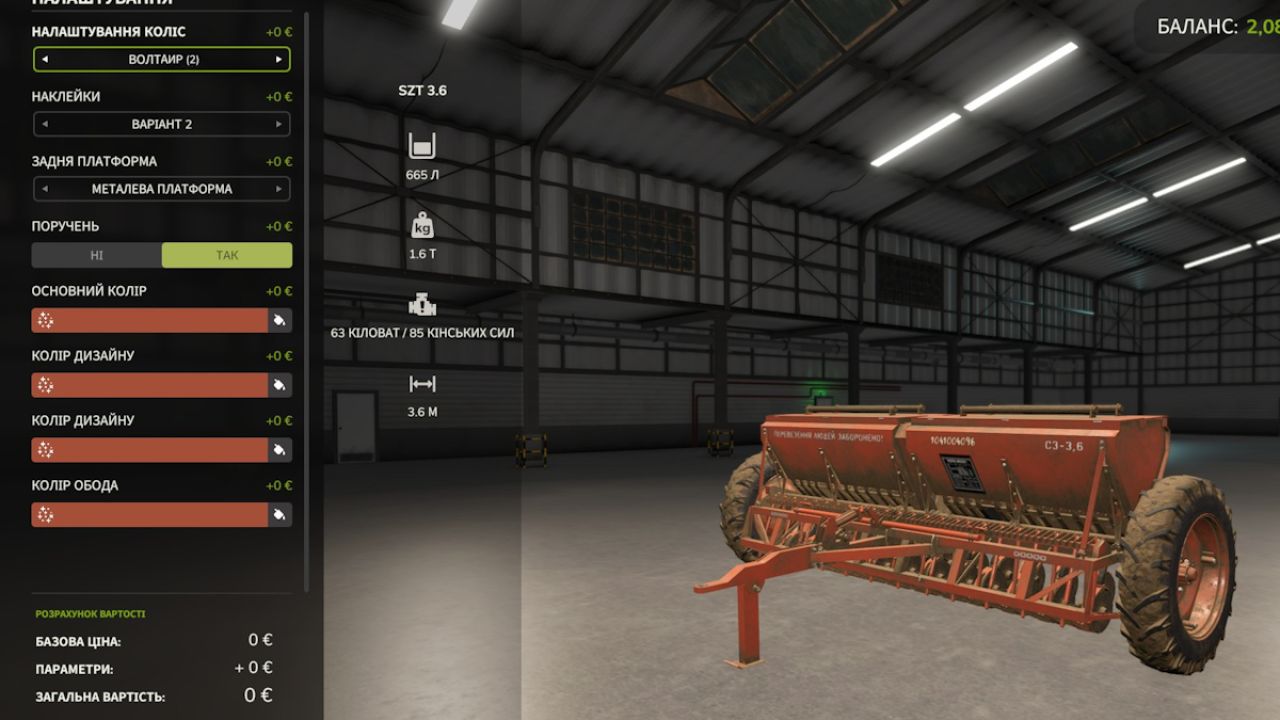Click the 3.6 M working width icon

tap(422, 382)
